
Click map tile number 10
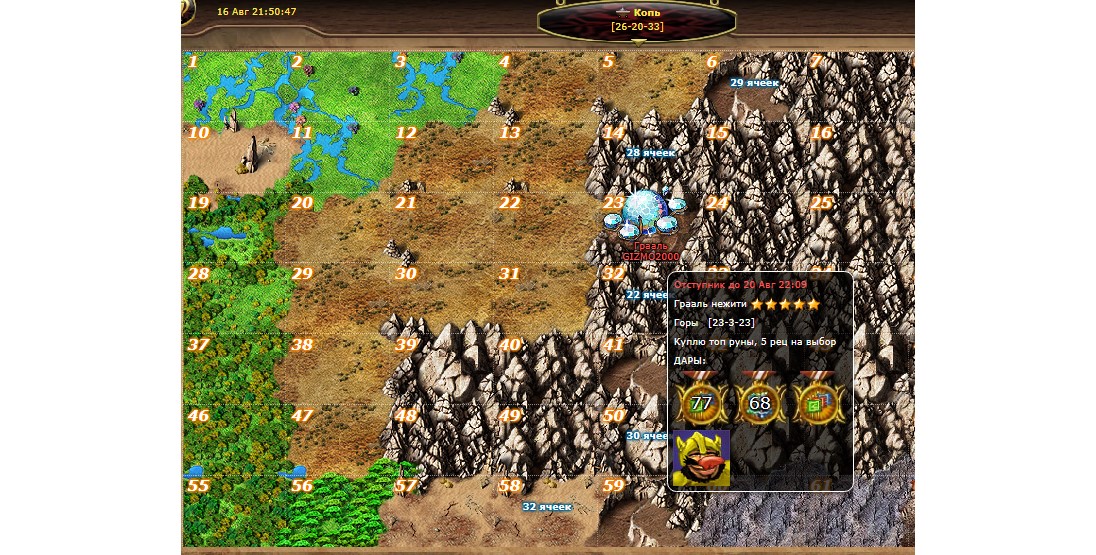click(232, 157)
